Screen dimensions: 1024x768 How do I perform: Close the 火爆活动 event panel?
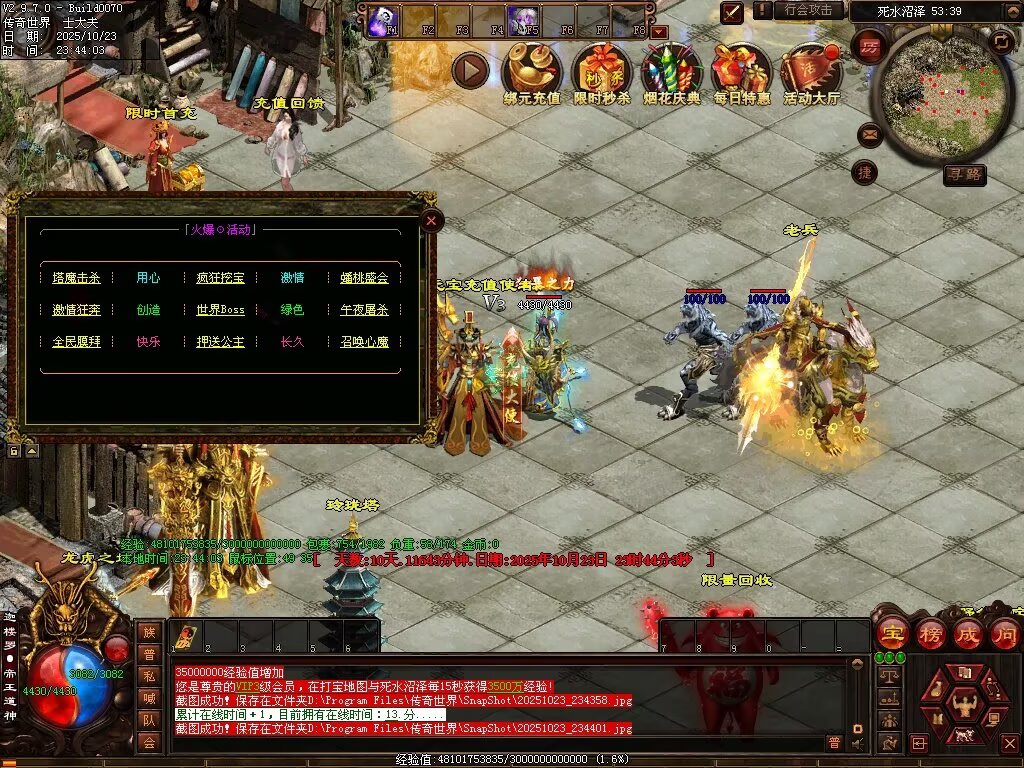[x=431, y=220]
